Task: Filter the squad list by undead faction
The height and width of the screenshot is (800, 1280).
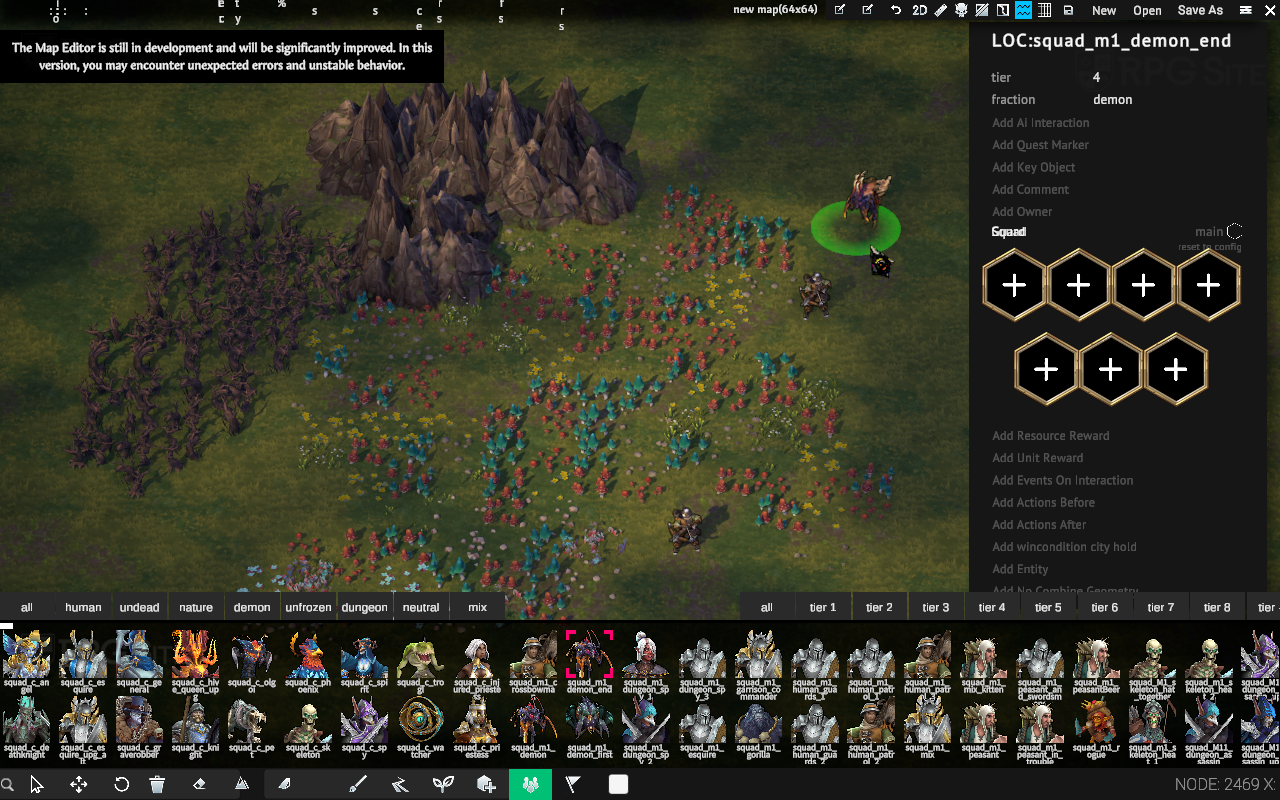Action: coord(139,607)
